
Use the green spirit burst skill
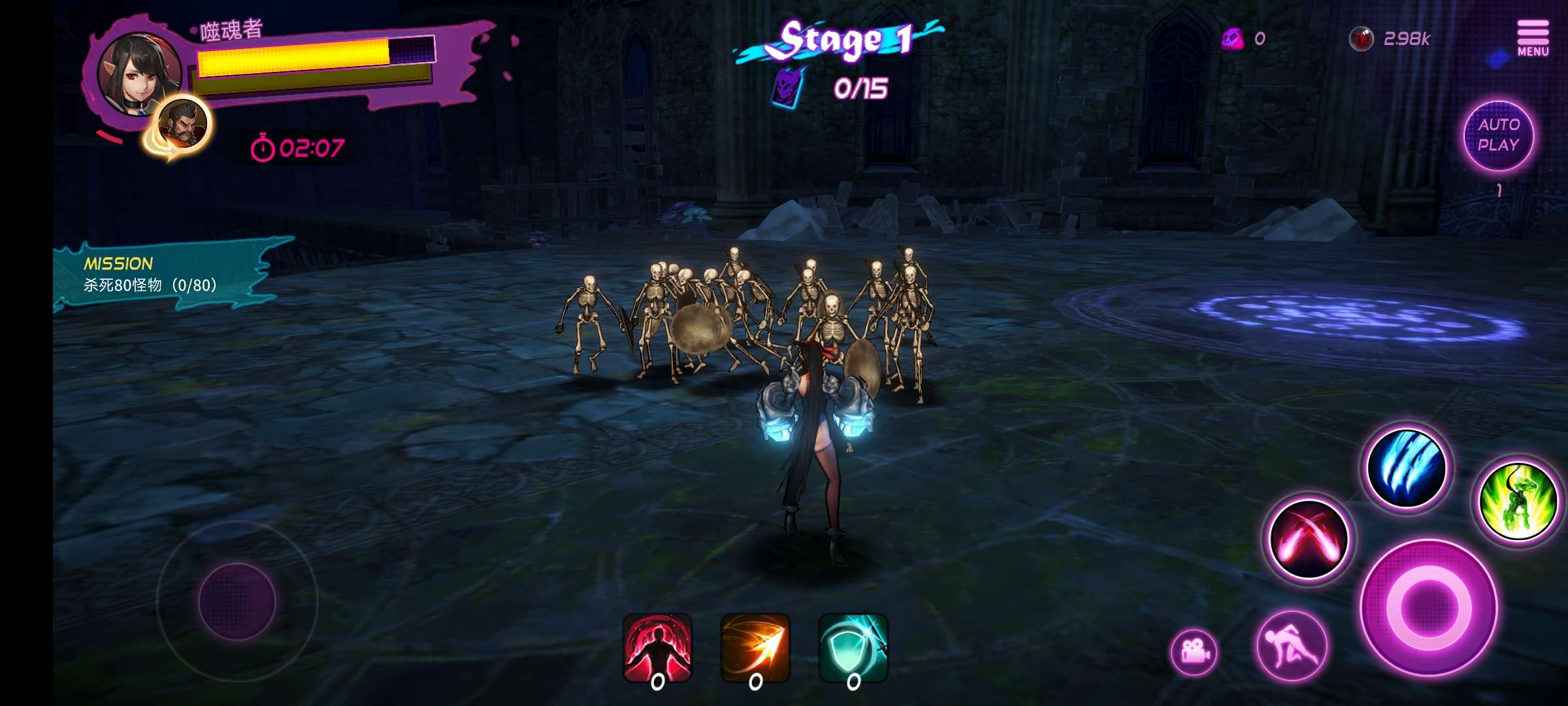[x=1518, y=501]
